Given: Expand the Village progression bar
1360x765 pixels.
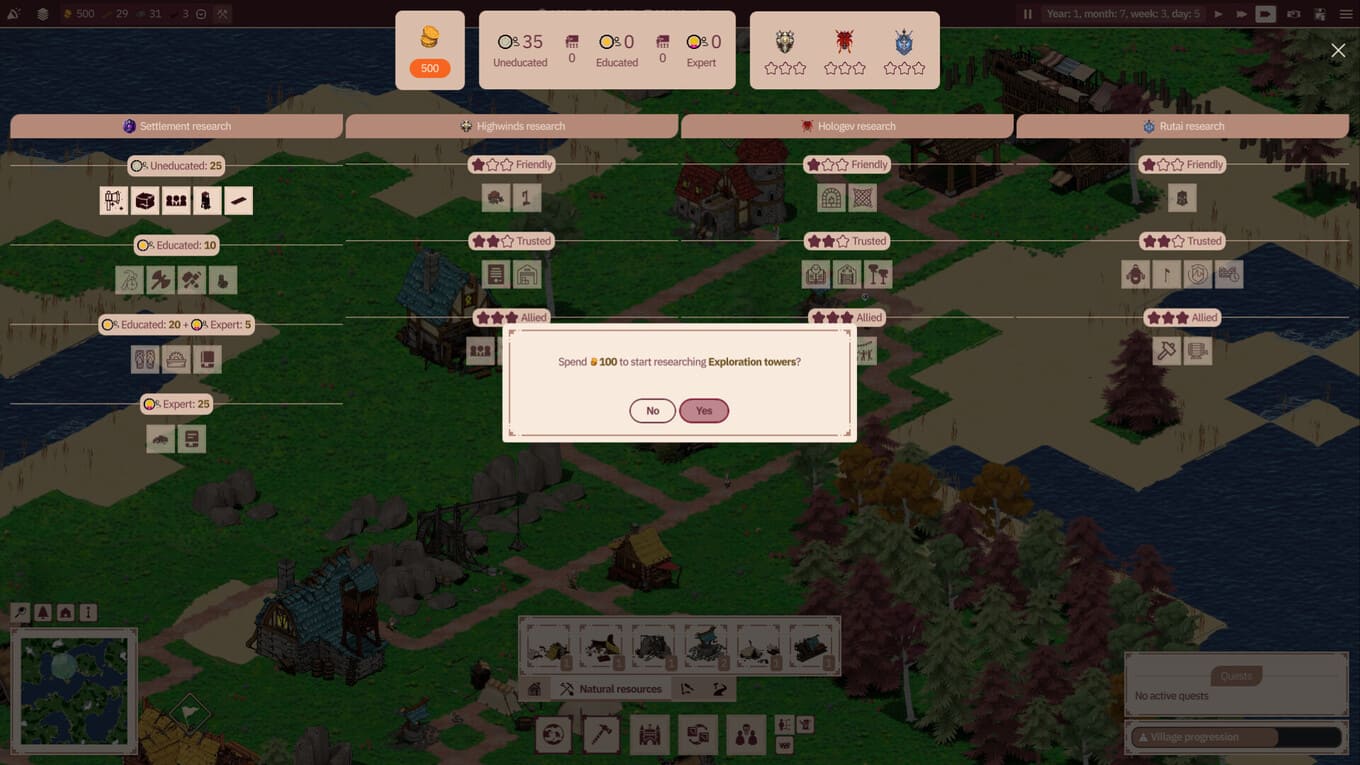Looking at the screenshot, I should (x=1235, y=737).
